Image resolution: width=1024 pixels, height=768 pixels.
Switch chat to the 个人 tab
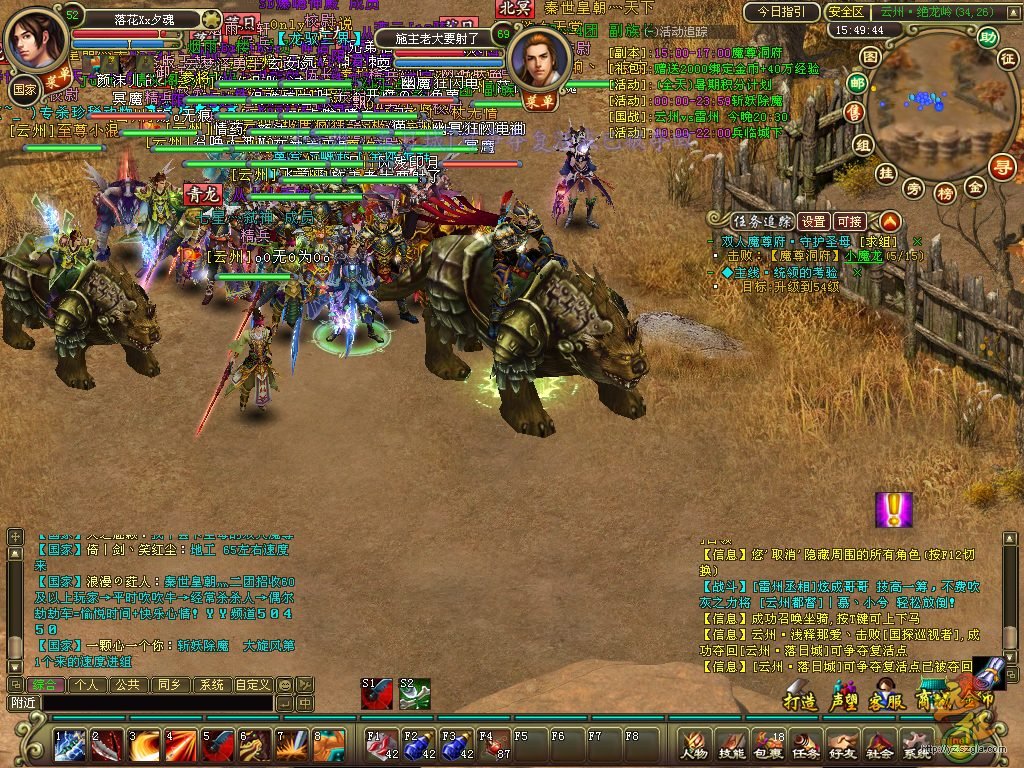(x=87, y=685)
